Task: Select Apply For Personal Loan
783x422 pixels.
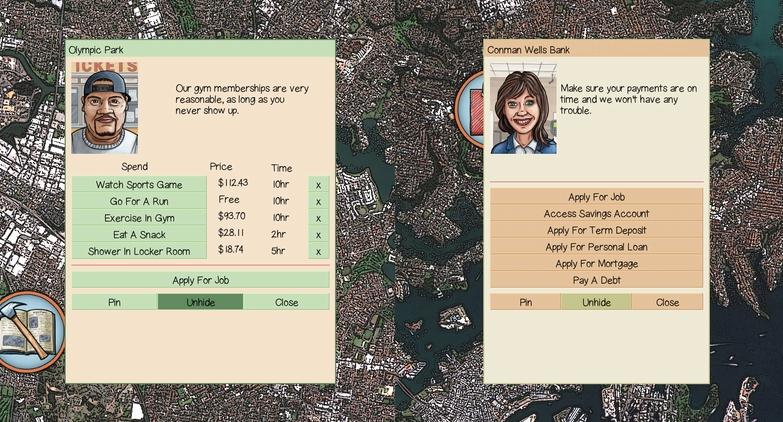Action: click(596, 247)
